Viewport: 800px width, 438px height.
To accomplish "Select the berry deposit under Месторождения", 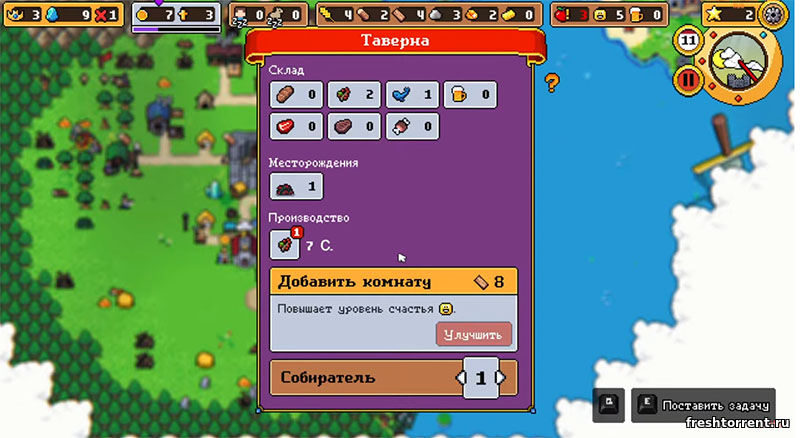I will [x=296, y=187].
